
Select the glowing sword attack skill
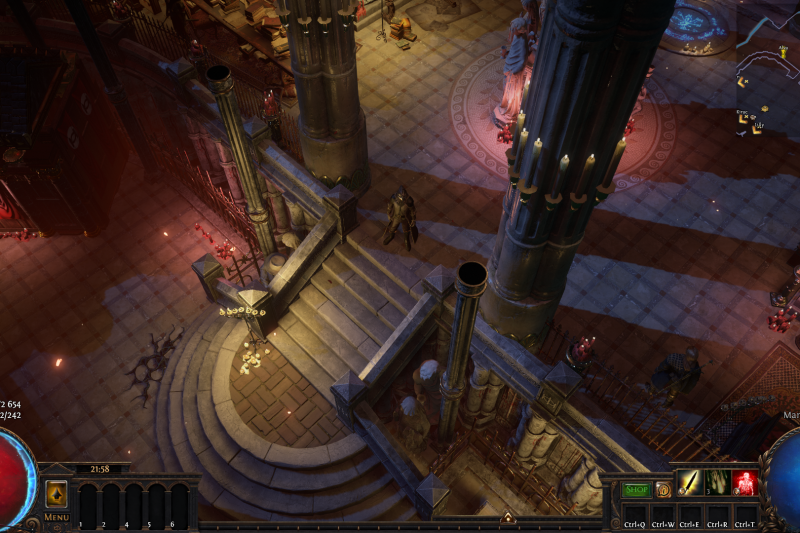690,484
